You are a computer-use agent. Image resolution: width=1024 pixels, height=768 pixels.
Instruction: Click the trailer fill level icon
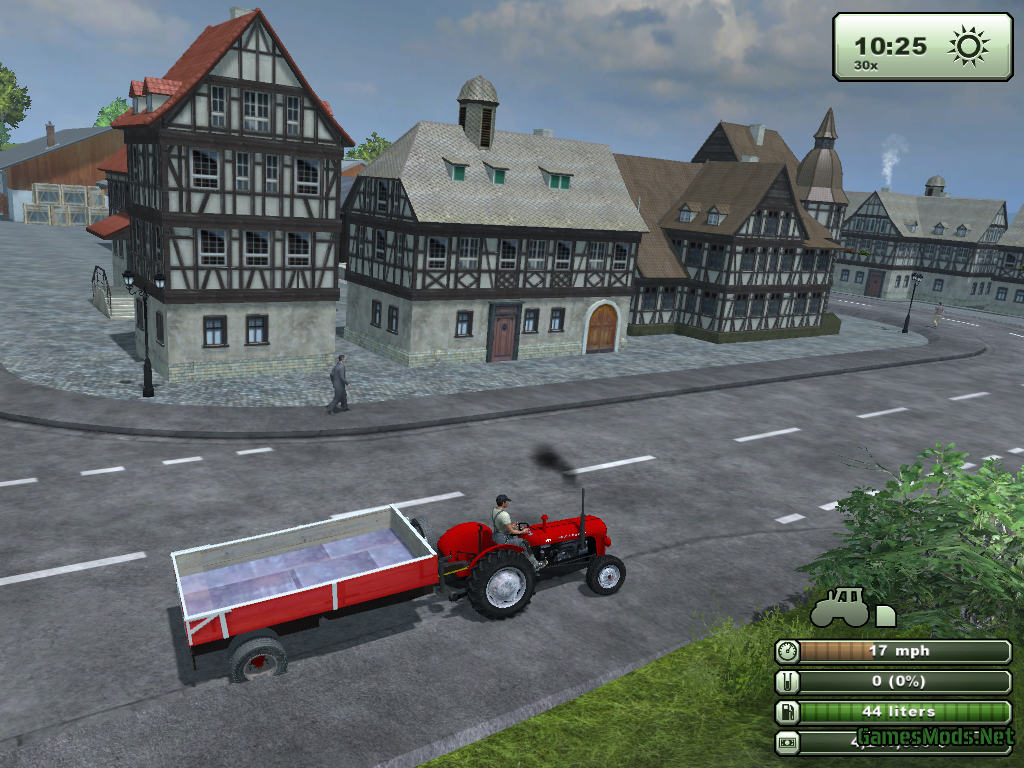click(788, 682)
